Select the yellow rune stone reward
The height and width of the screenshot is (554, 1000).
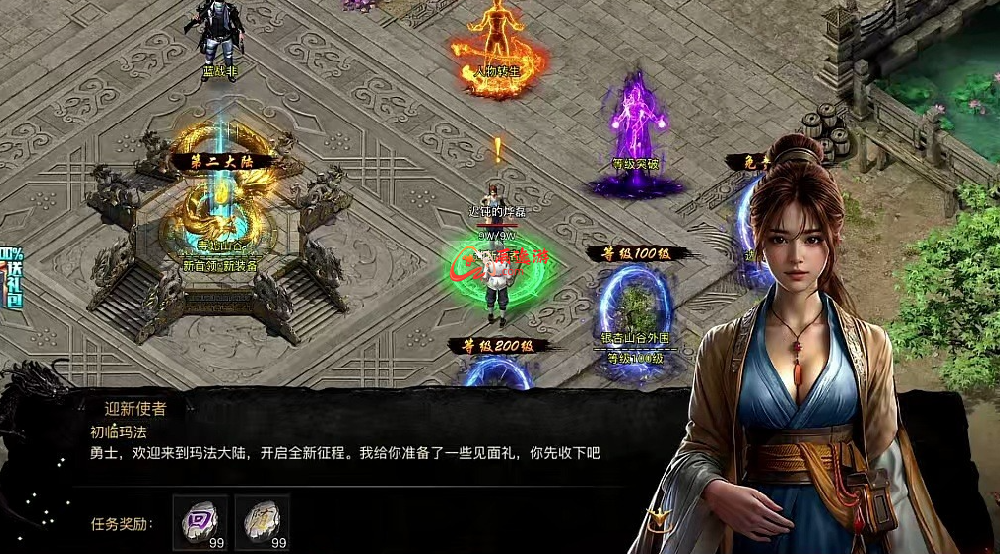coord(262,521)
